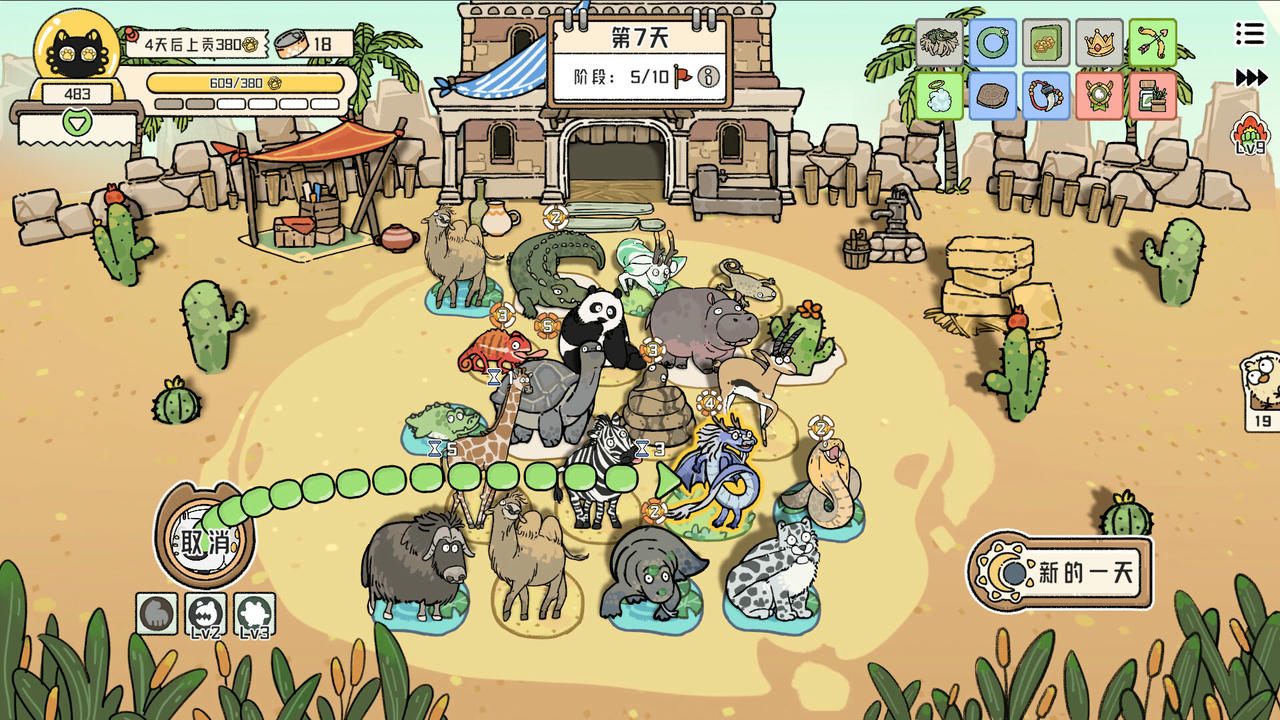Toggle fast-forward game speed
1280x720 pixels.
(x=1252, y=75)
